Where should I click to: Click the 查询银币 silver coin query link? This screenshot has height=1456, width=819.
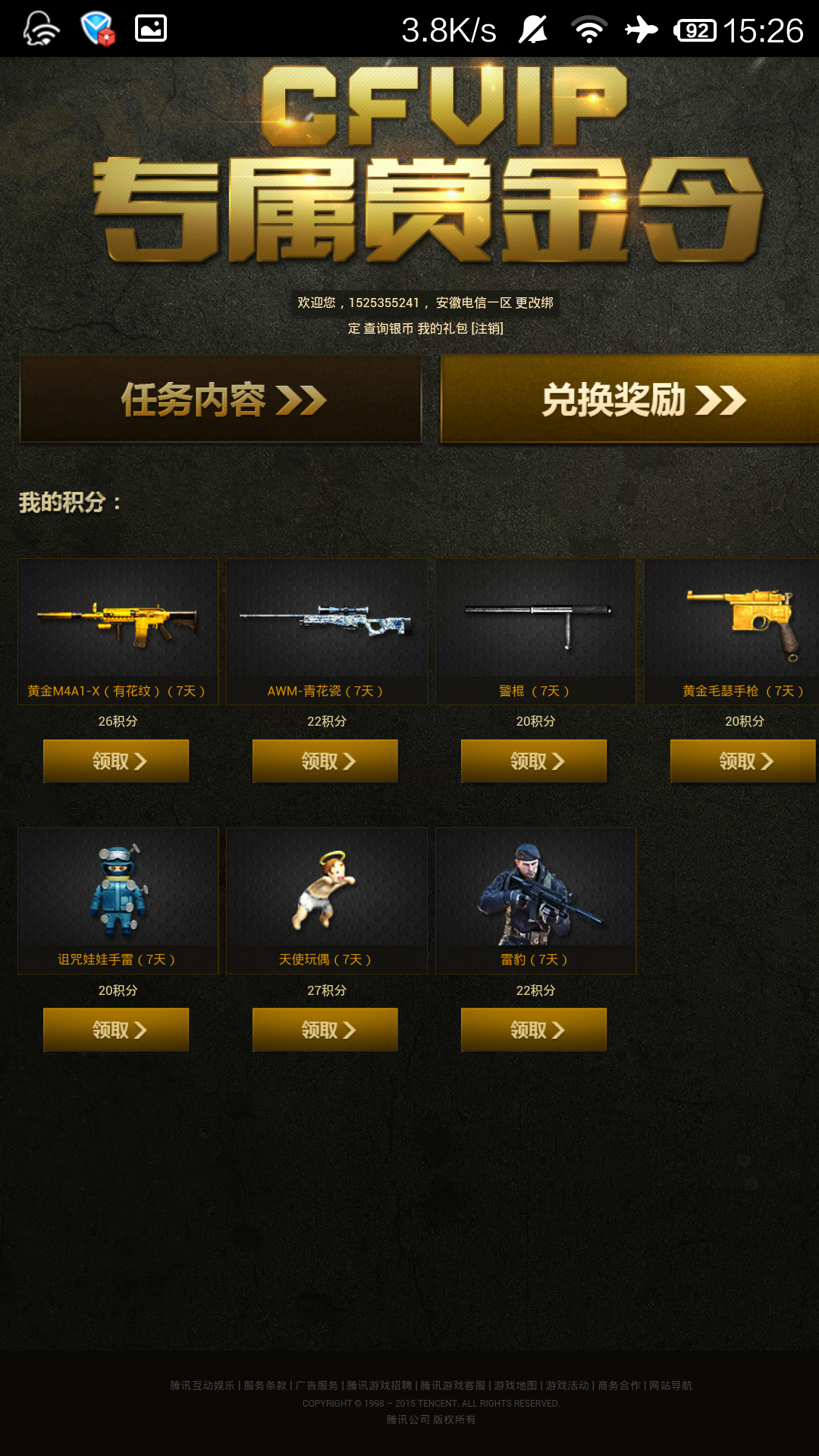coord(388,328)
